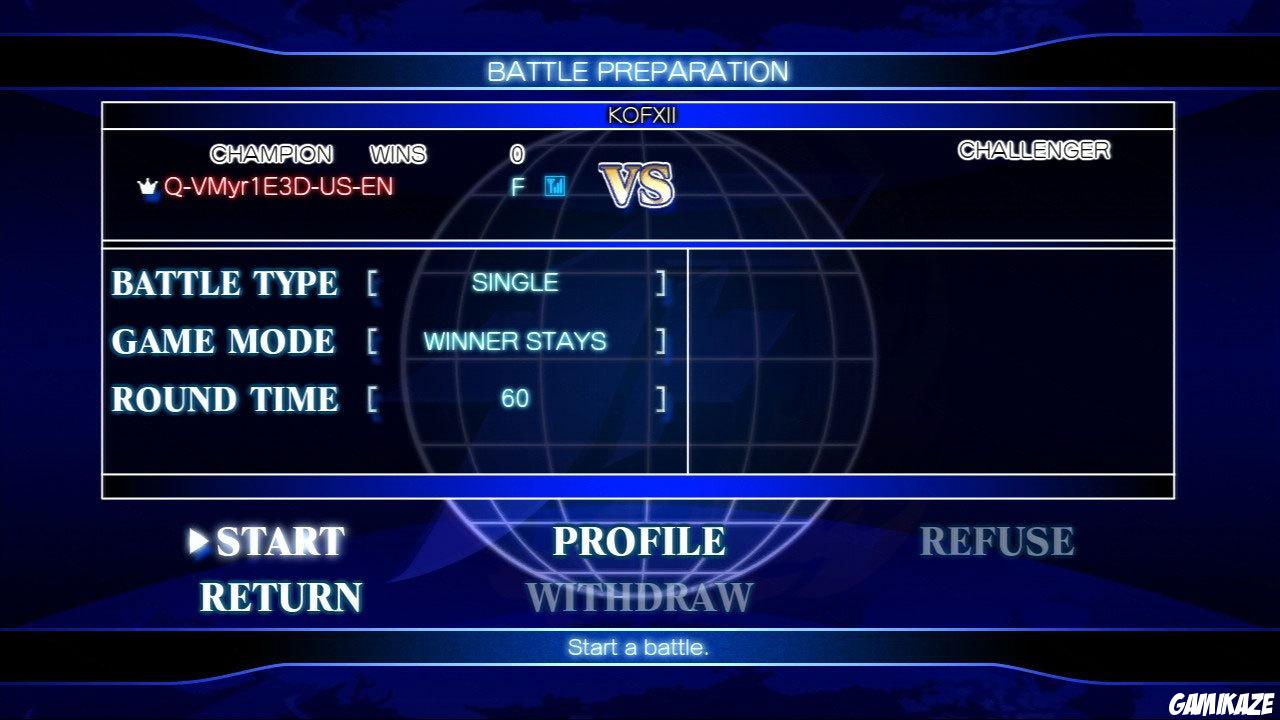Click the START arrow cursor indicator
The width and height of the screenshot is (1280, 720).
194,541
